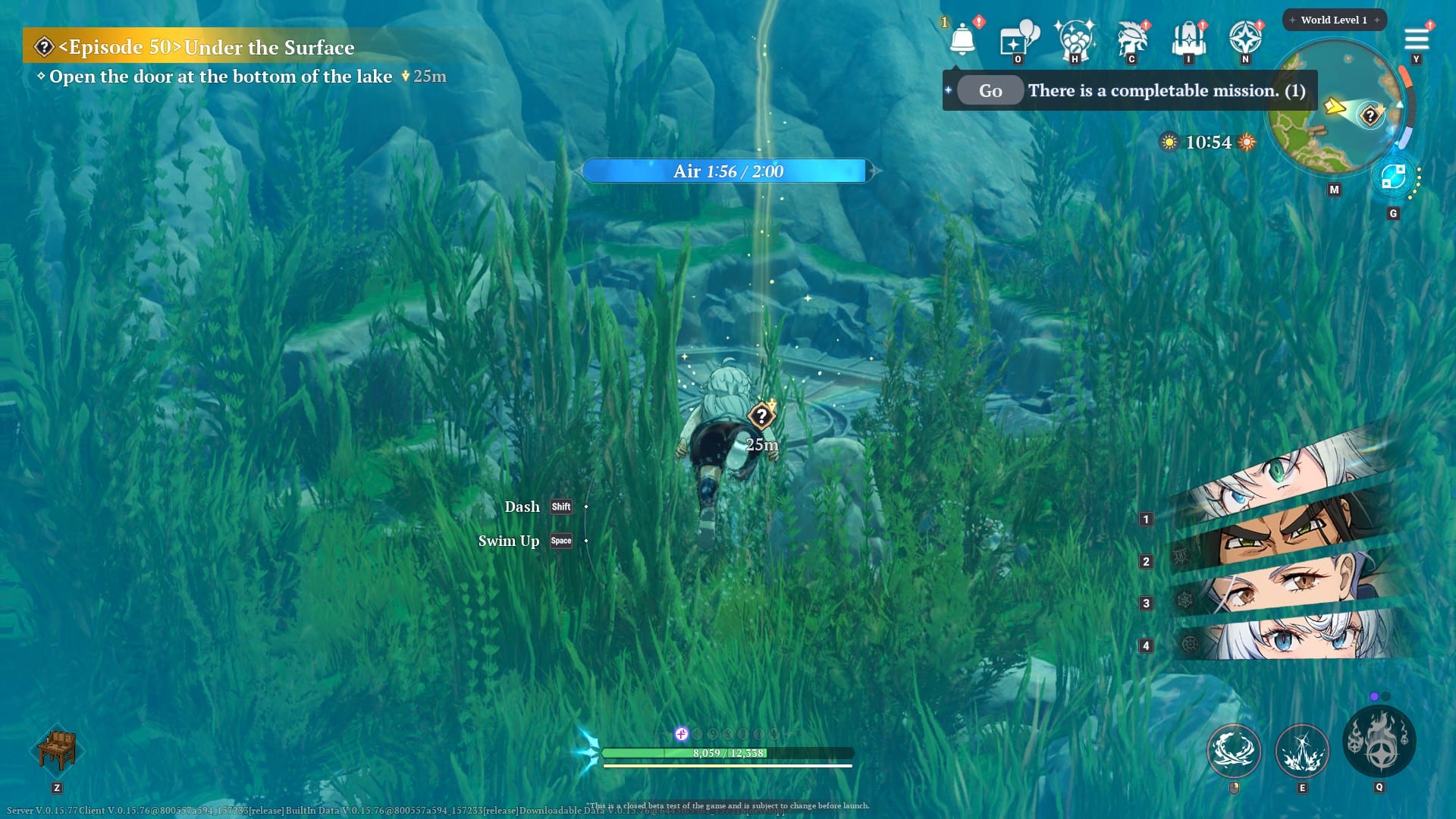The width and height of the screenshot is (1456, 819).
Task: Activate the glowing blue swap icon below minimap
Action: click(1393, 177)
